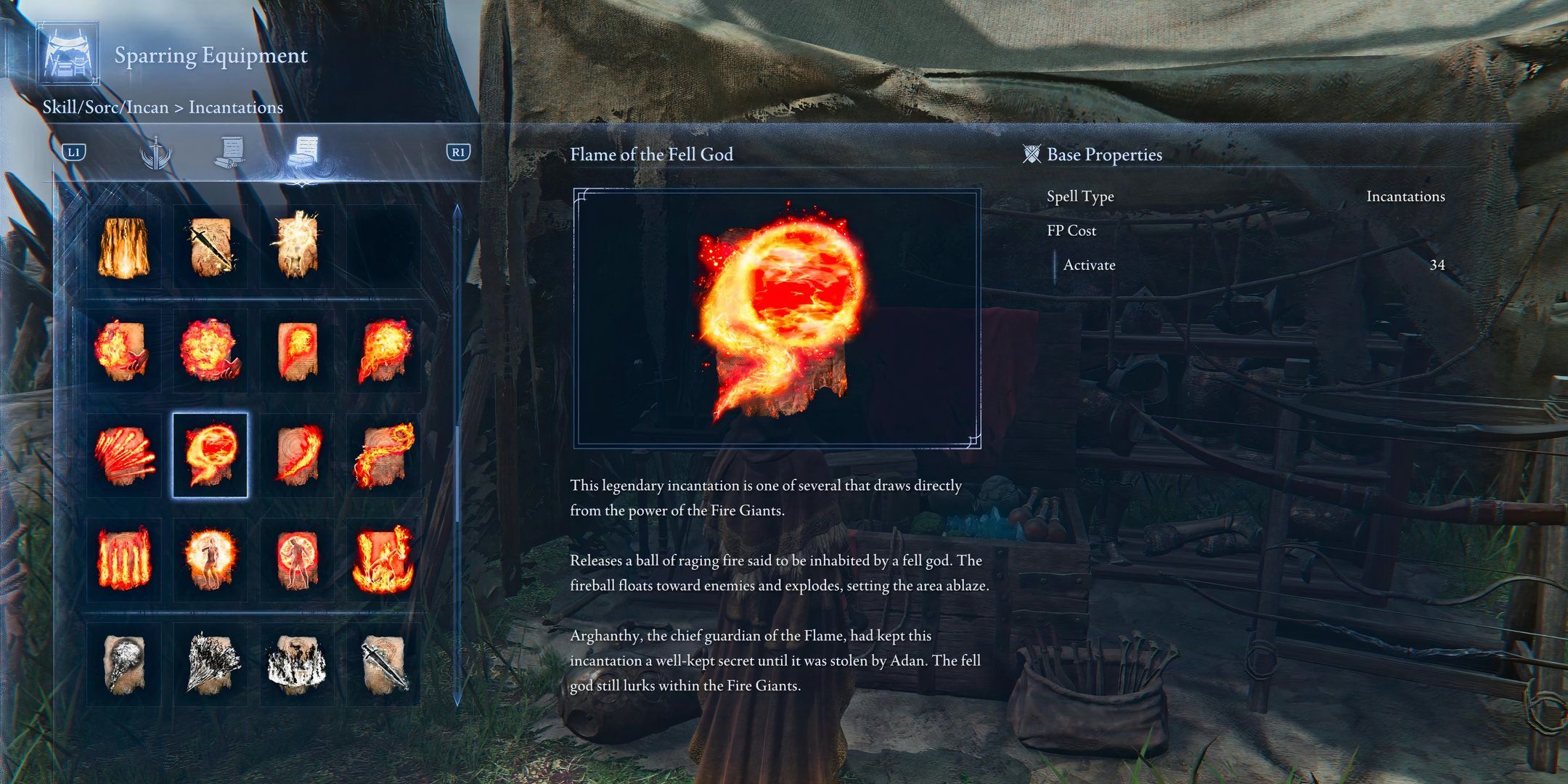
Task: Select the figure inside blazing orange orb
Action: pyautogui.click(x=210, y=559)
